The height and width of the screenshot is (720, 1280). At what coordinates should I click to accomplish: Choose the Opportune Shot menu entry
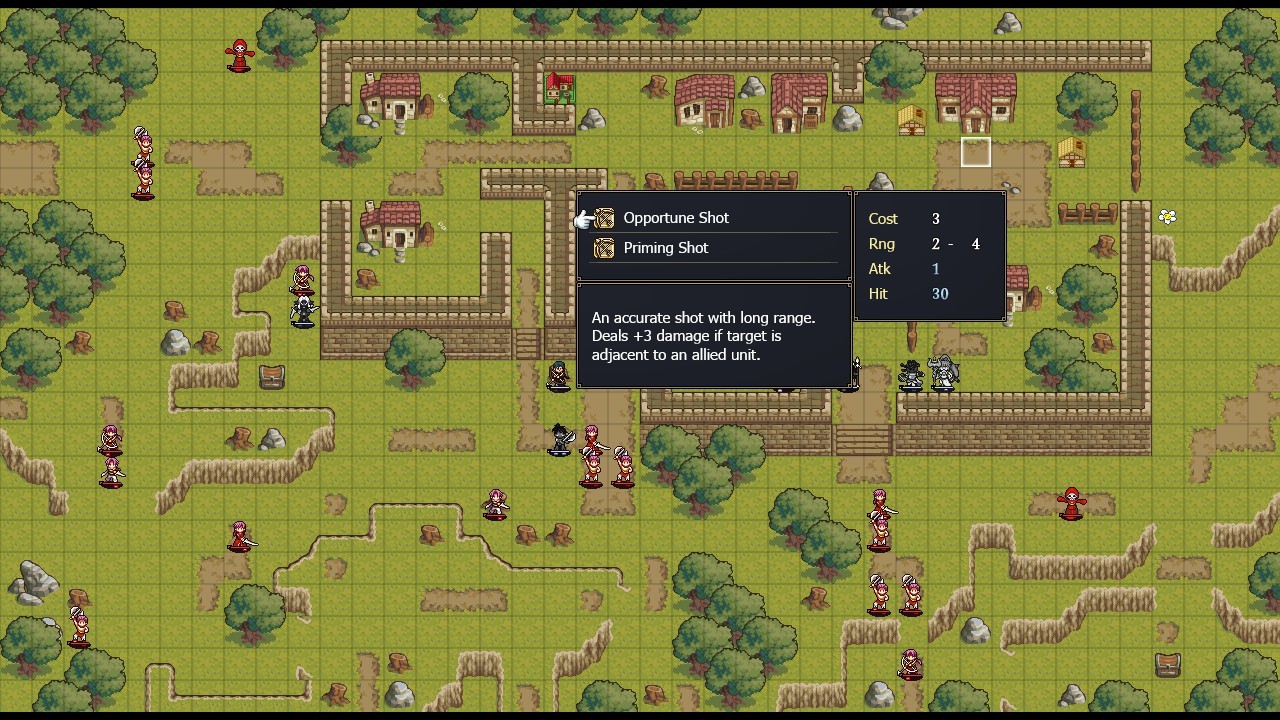click(x=676, y=217)
